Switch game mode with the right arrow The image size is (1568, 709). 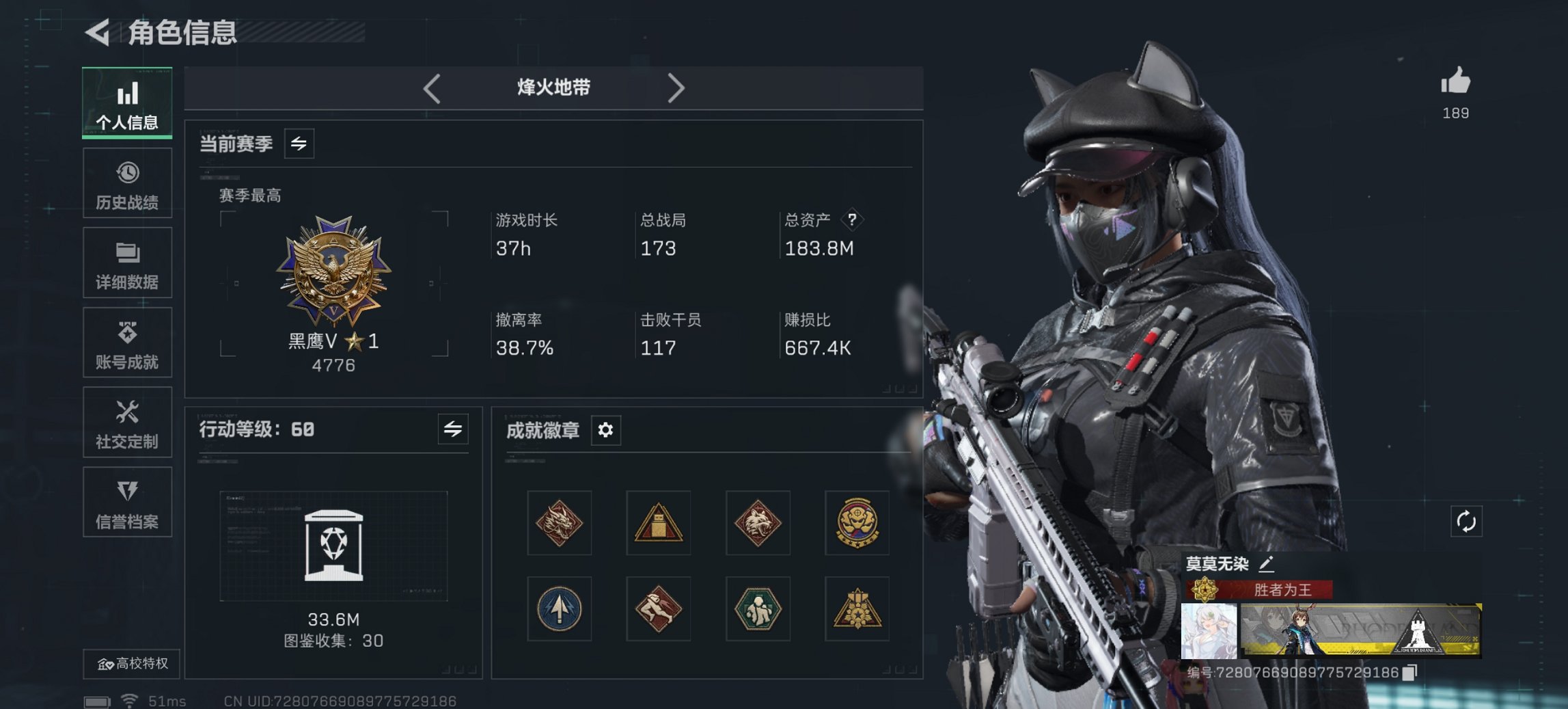click(676, 88)
